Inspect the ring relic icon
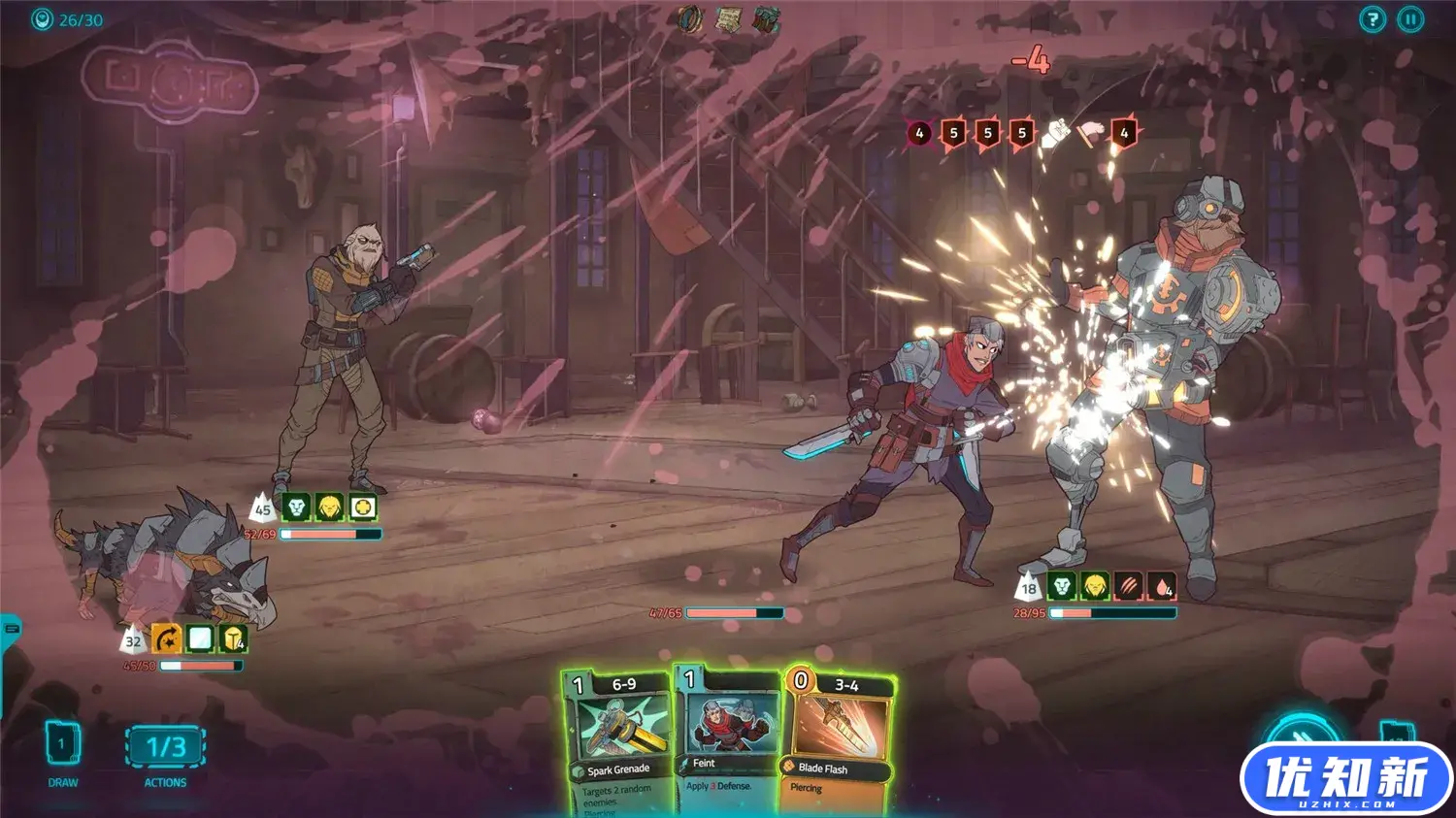This screenshot has width=1456, height=818. tap(691, 18)
